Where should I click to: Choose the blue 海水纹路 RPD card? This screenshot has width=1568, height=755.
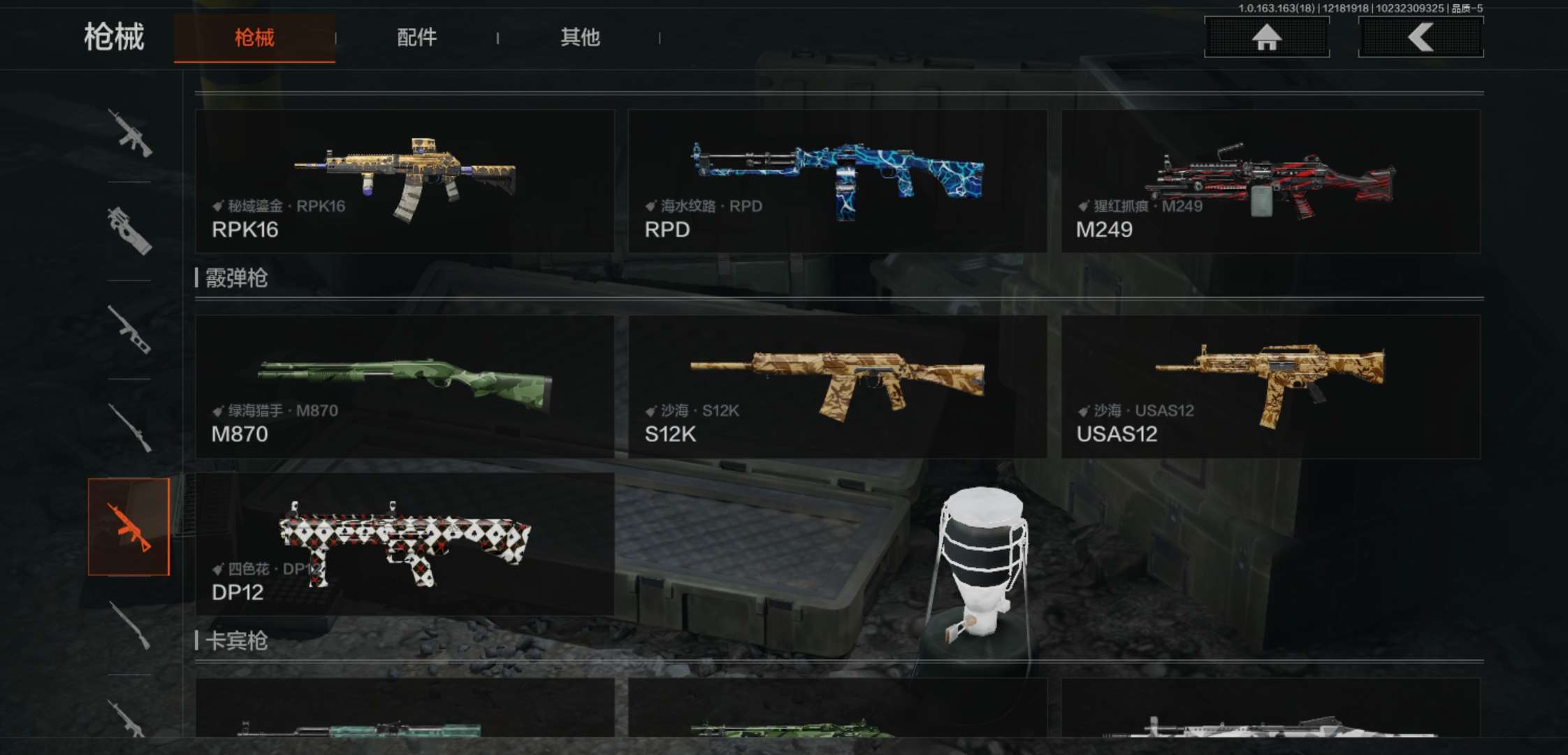(x=837, y=181)
